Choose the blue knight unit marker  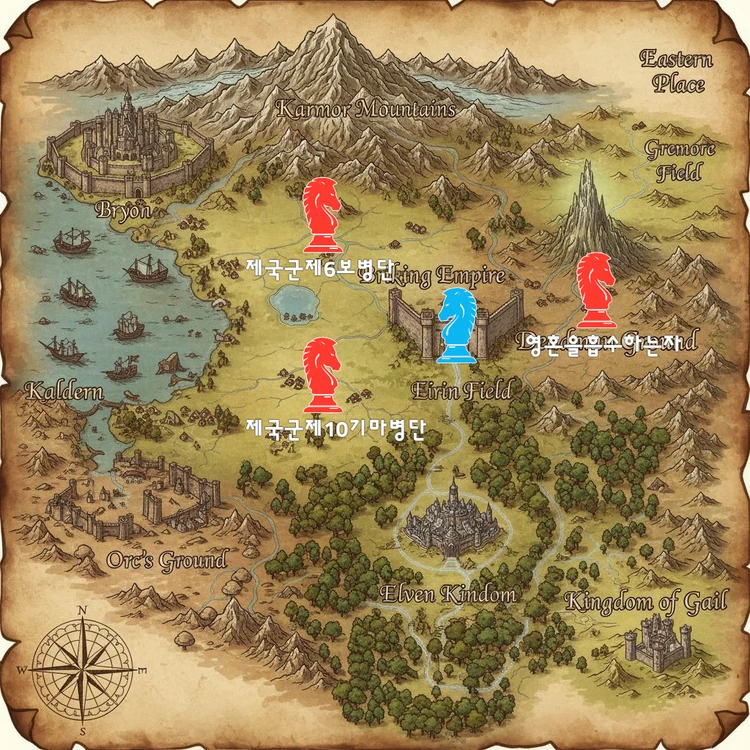coord(459,326)
